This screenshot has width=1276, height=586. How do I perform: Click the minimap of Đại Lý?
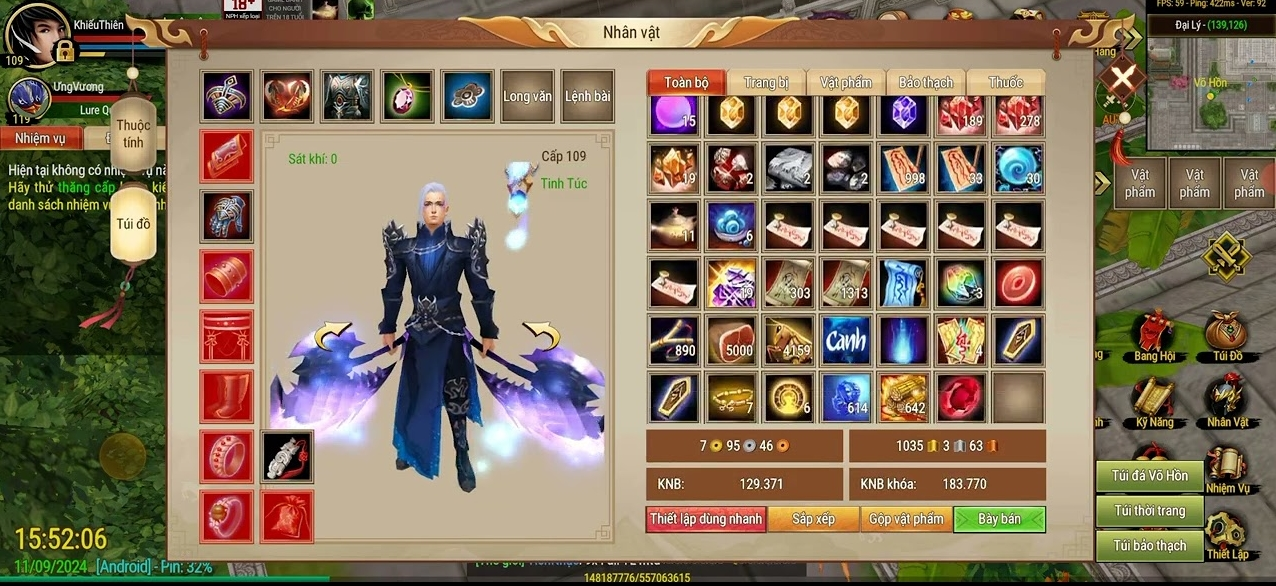tap(1210, 90)
